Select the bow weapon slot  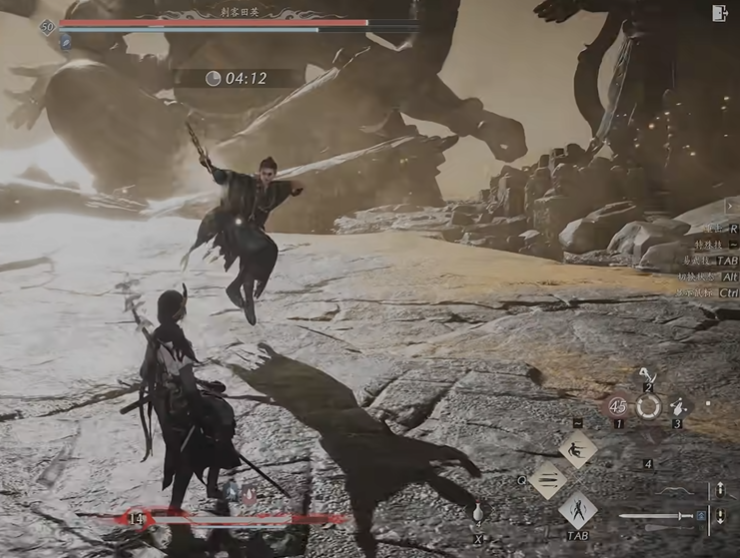click(x=676, y=490)
